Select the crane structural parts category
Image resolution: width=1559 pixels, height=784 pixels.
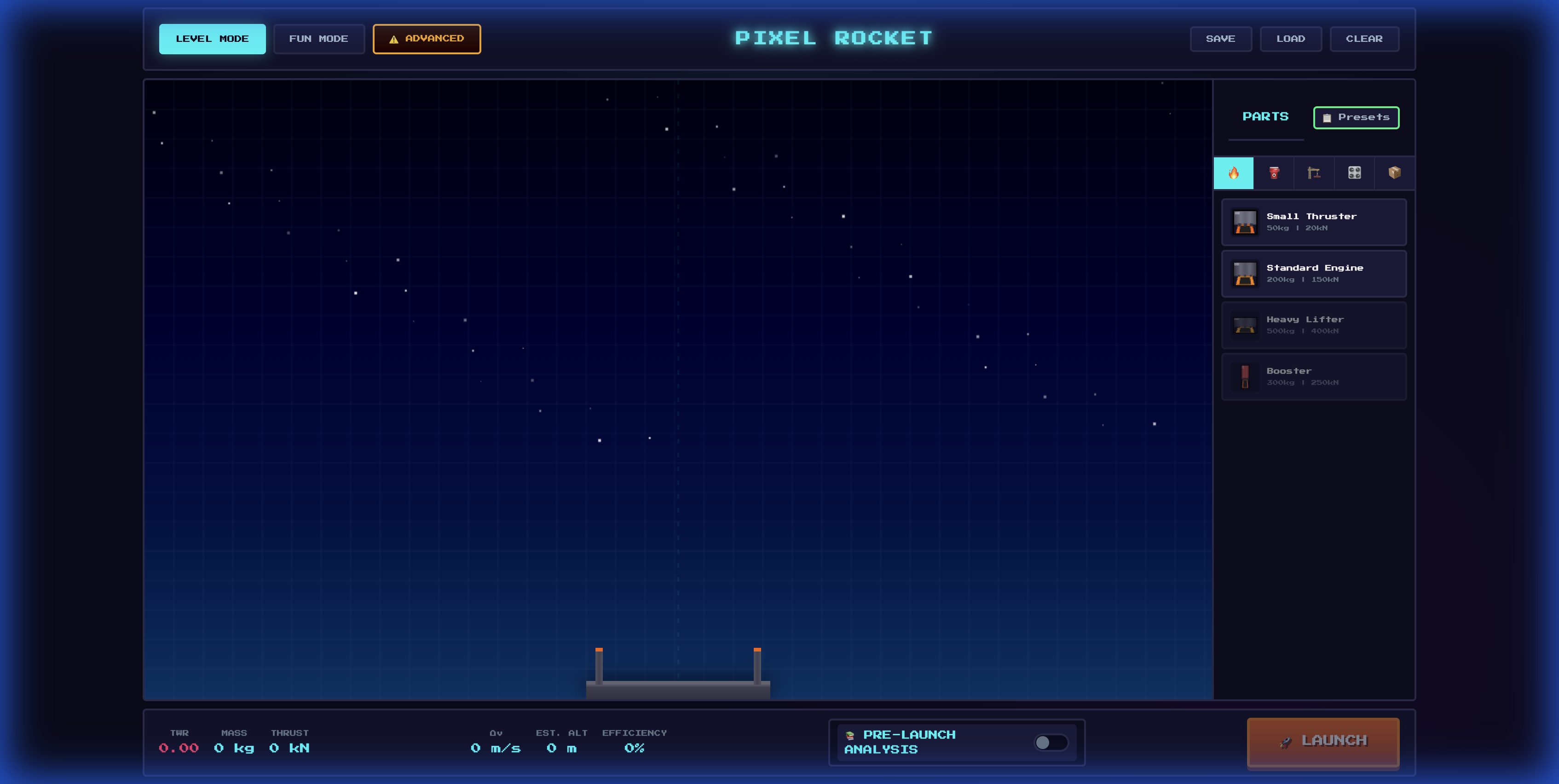(1314, 173)
